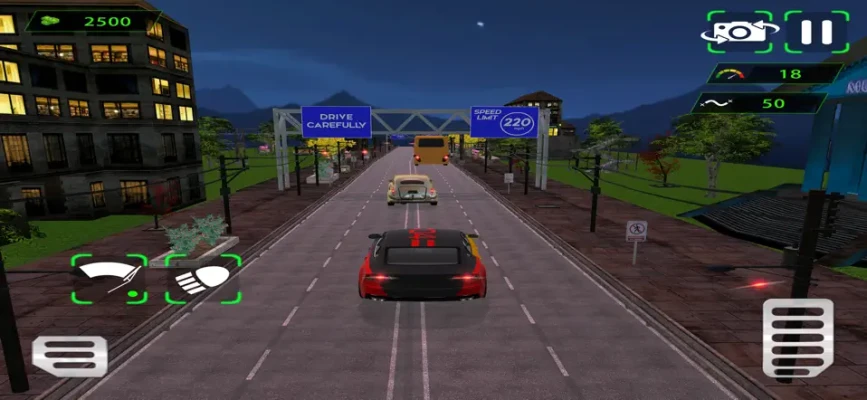Pause the game

816,32
